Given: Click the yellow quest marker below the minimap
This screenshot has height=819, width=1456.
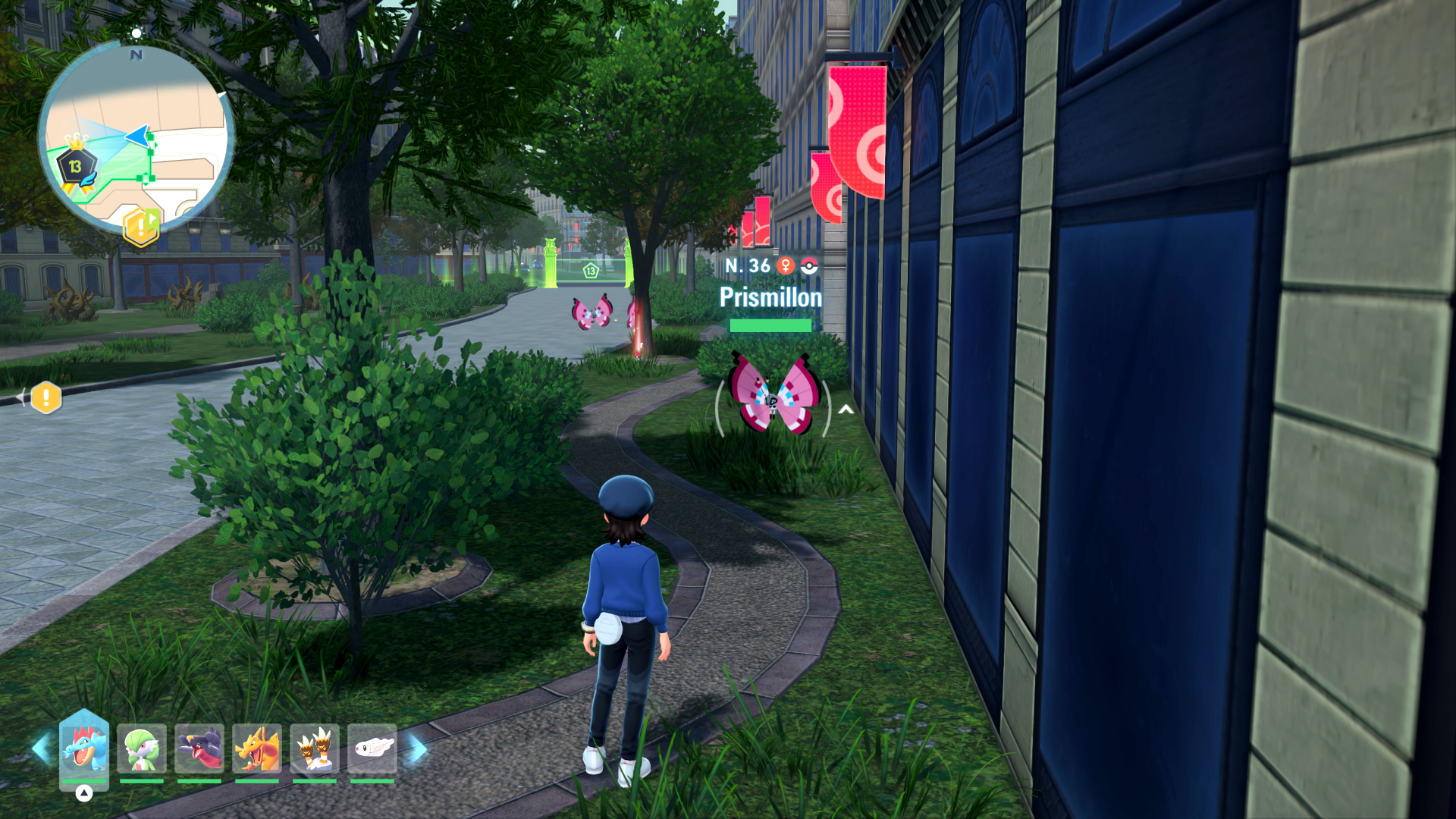Looking at the screenshot, I should [x=142, y=227].
